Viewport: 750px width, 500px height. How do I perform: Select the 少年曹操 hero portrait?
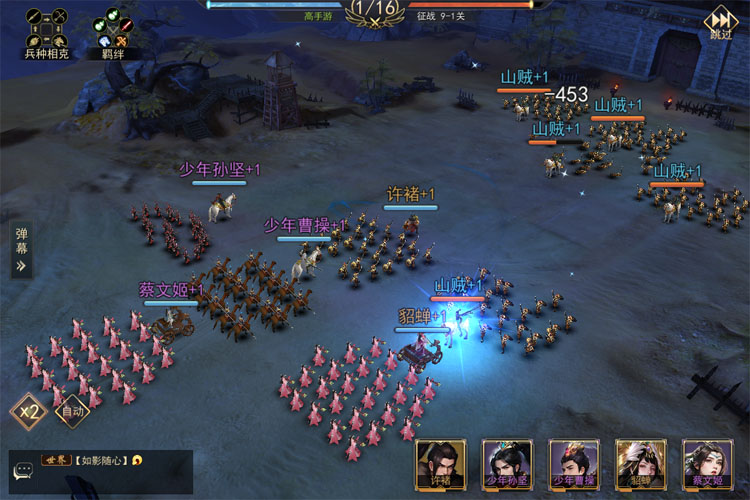point(574,466)
